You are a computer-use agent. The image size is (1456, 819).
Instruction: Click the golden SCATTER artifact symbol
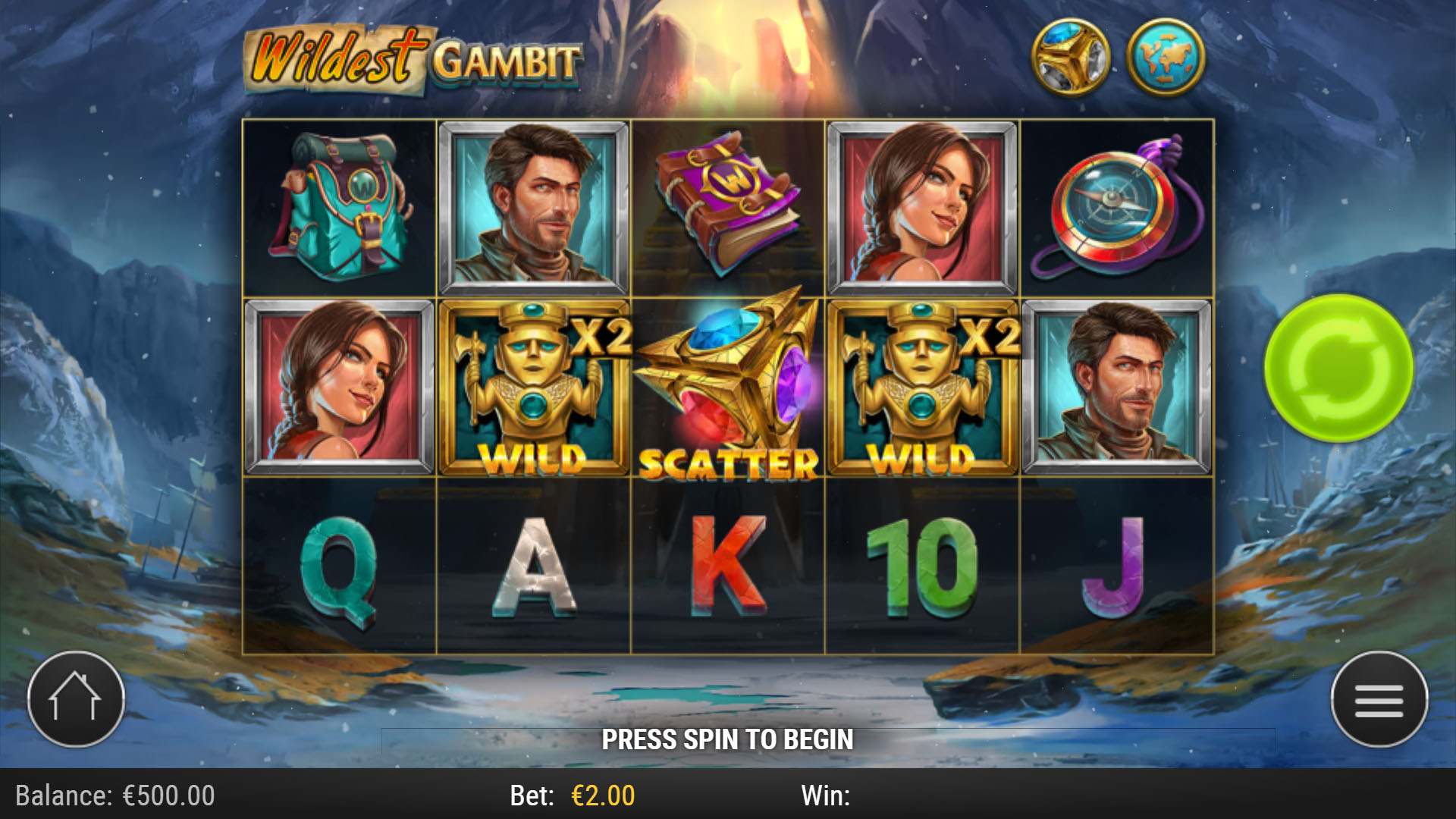pos(726,387)
